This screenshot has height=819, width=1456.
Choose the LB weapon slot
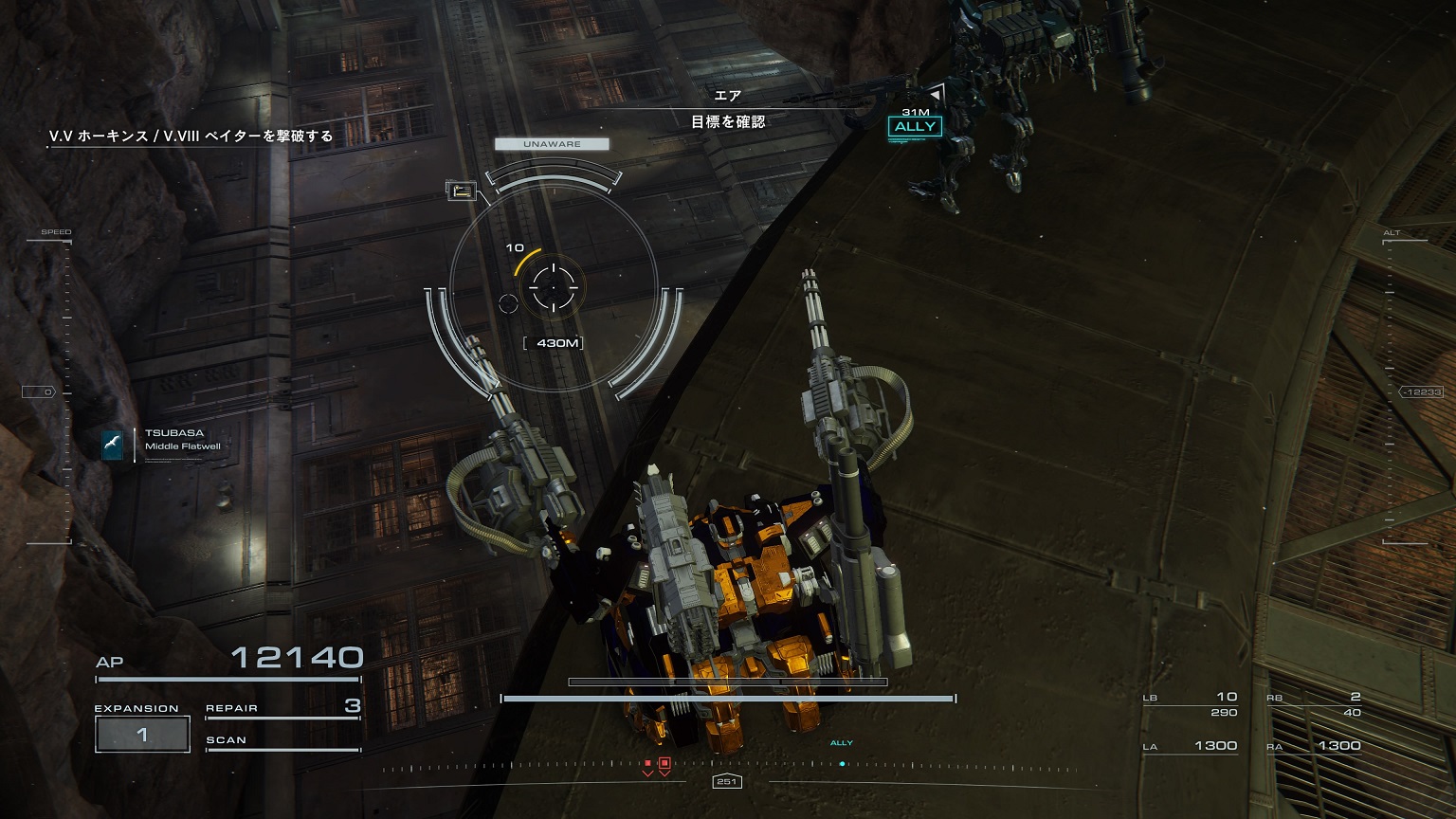coord(1190,703)
